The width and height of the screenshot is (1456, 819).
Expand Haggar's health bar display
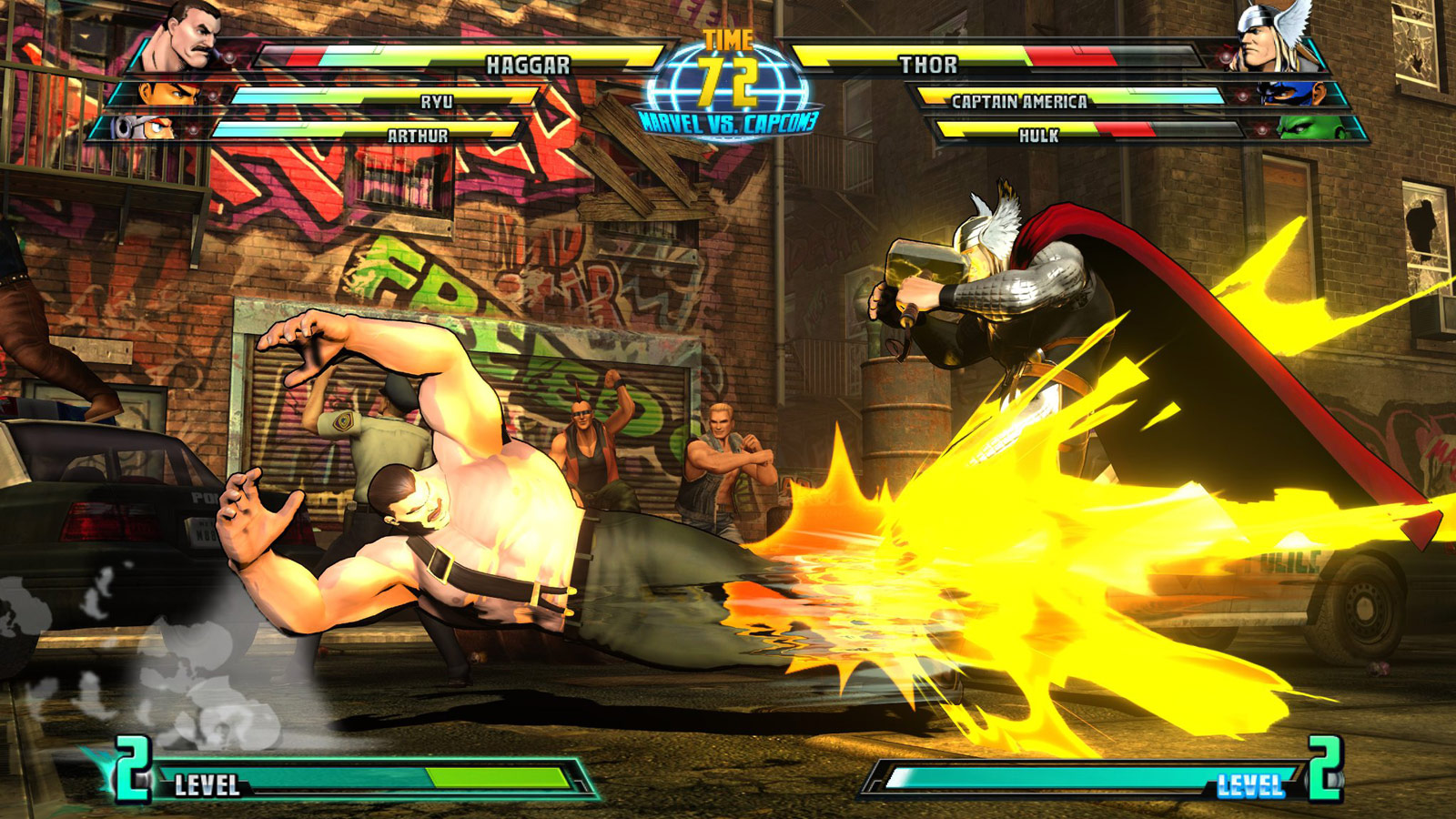click(x=455, y=50)
